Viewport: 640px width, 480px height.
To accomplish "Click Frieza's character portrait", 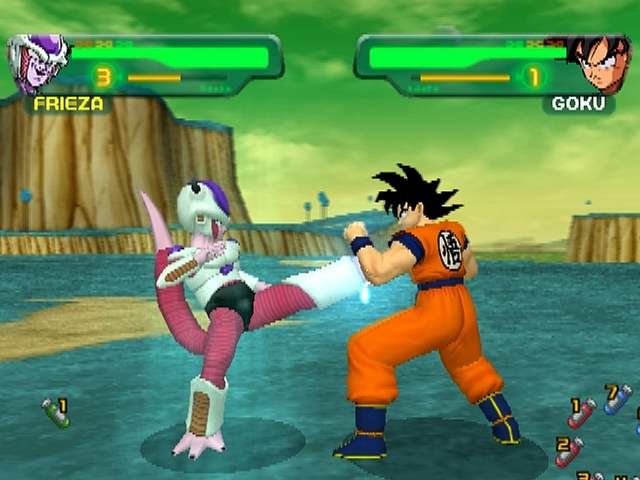I will click(38, 63).
